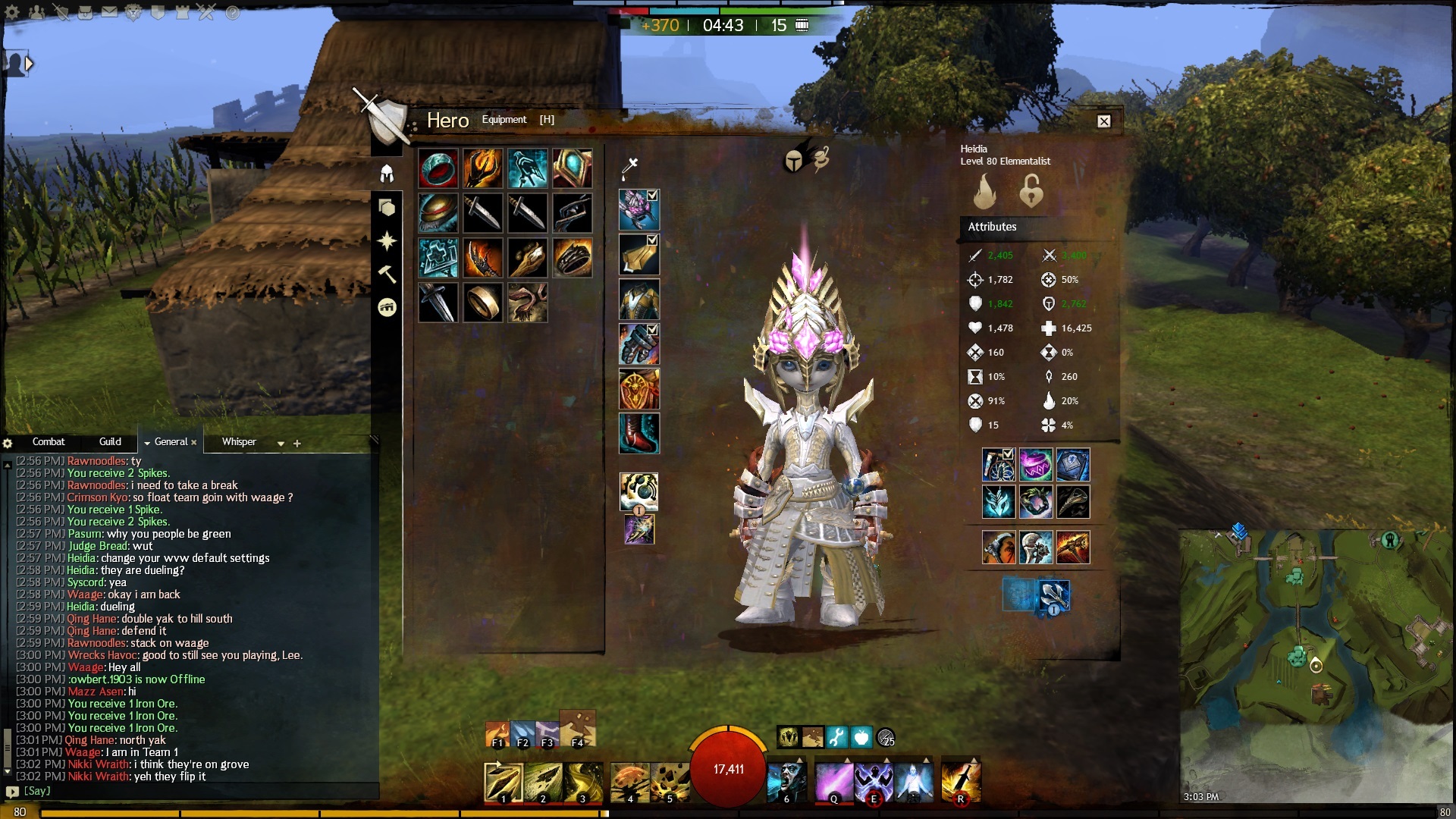The height and width of the screenshot is (819, 1456).
Task: Click the equipped chest armor slot
Action: point(639,300)
